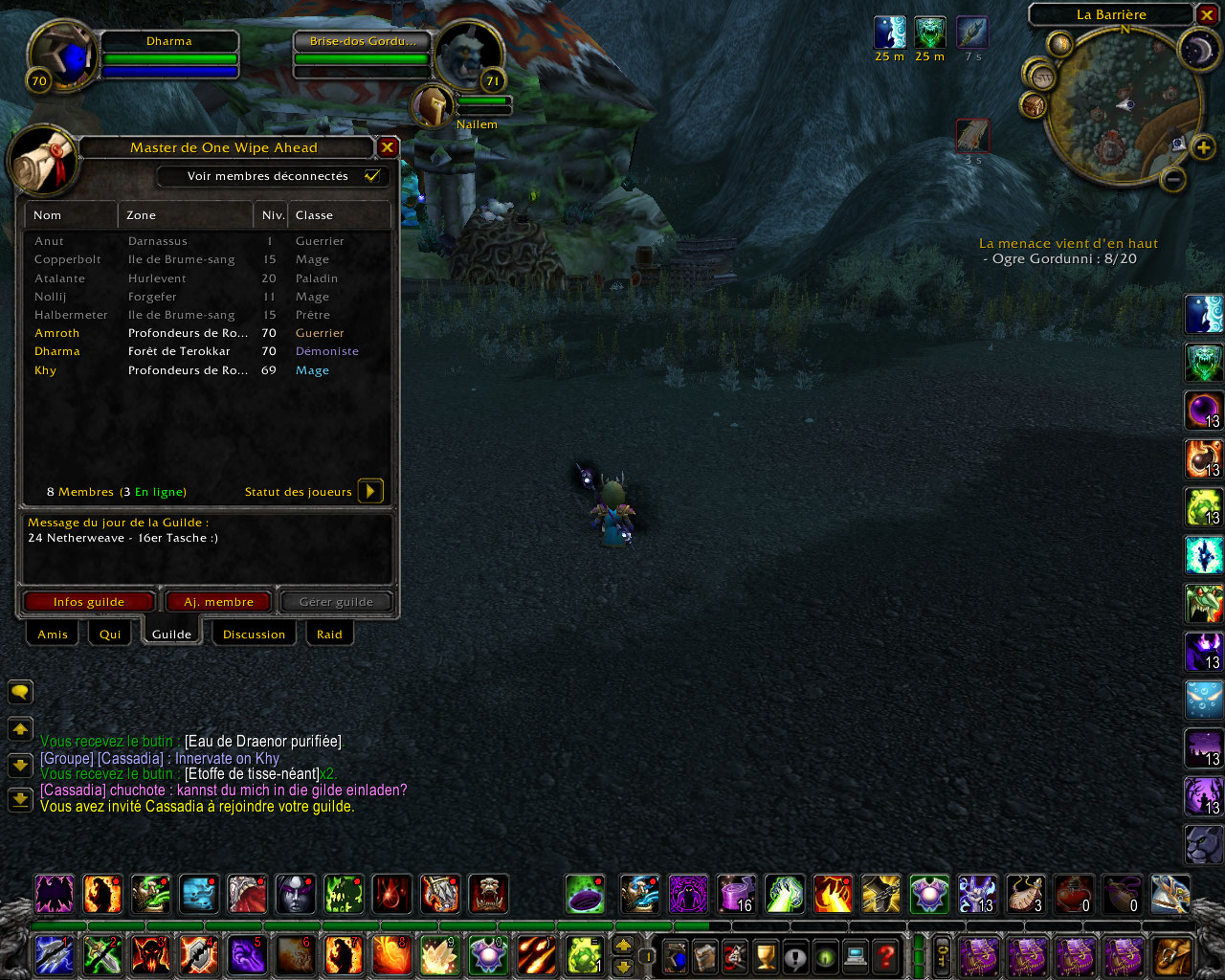This screenshot has width=1225, height=980.
Task: Open the Qui tab
Action: click(x=110, y=635)
